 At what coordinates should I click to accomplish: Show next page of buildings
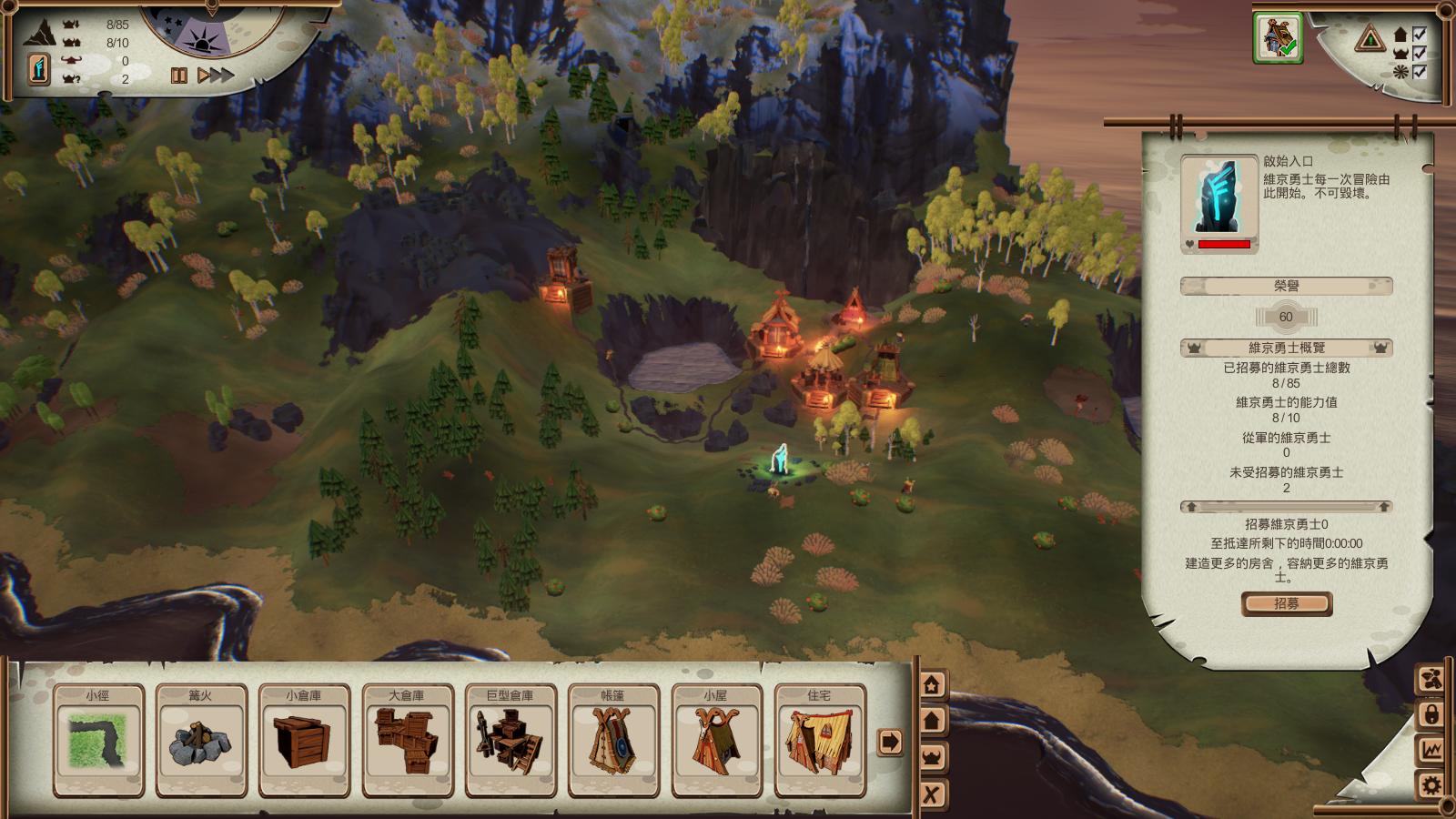tap(890, 742)
